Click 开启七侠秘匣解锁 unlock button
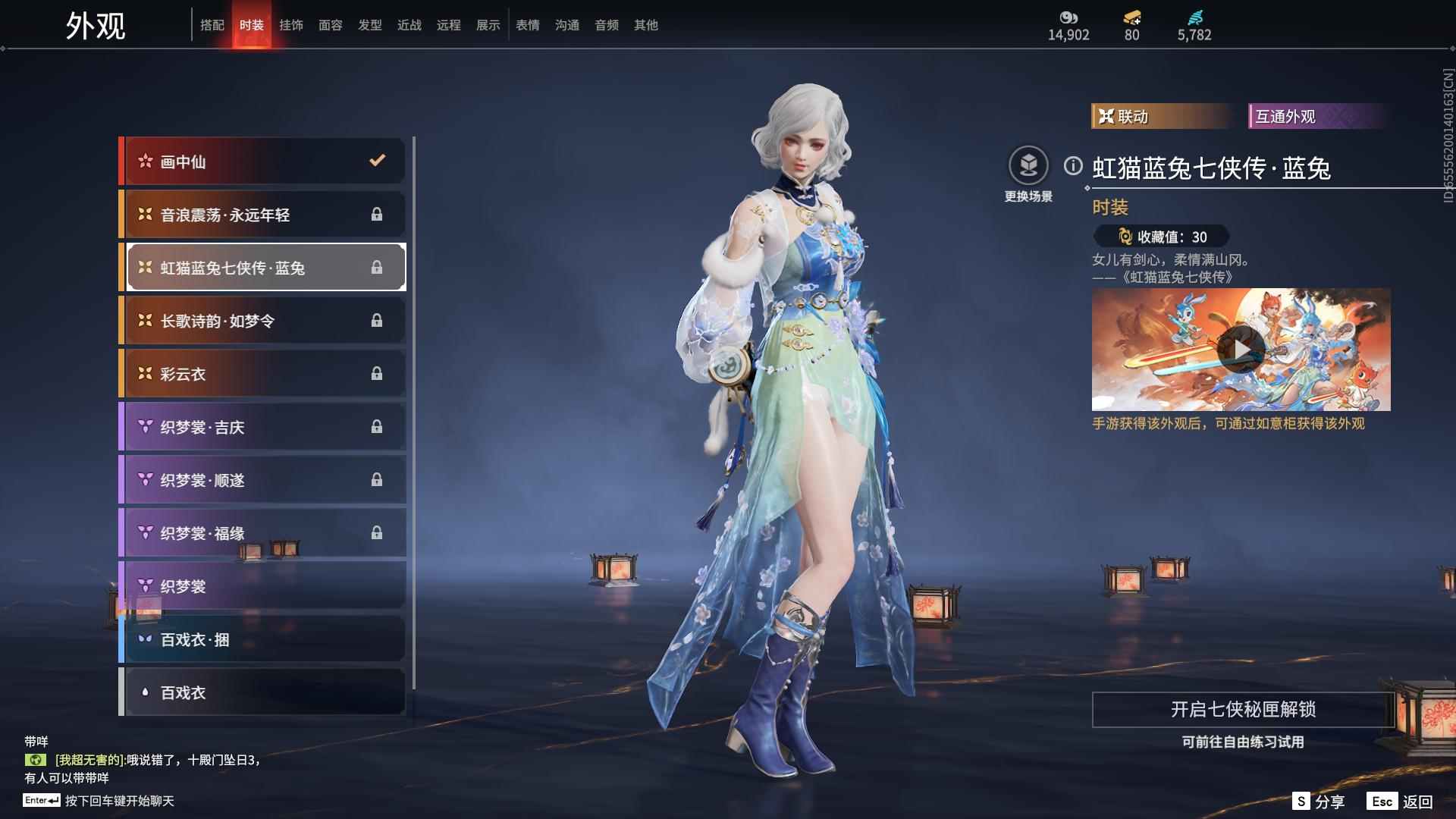The height and width of the screenshot is (819, 1456). point(1243,710)
